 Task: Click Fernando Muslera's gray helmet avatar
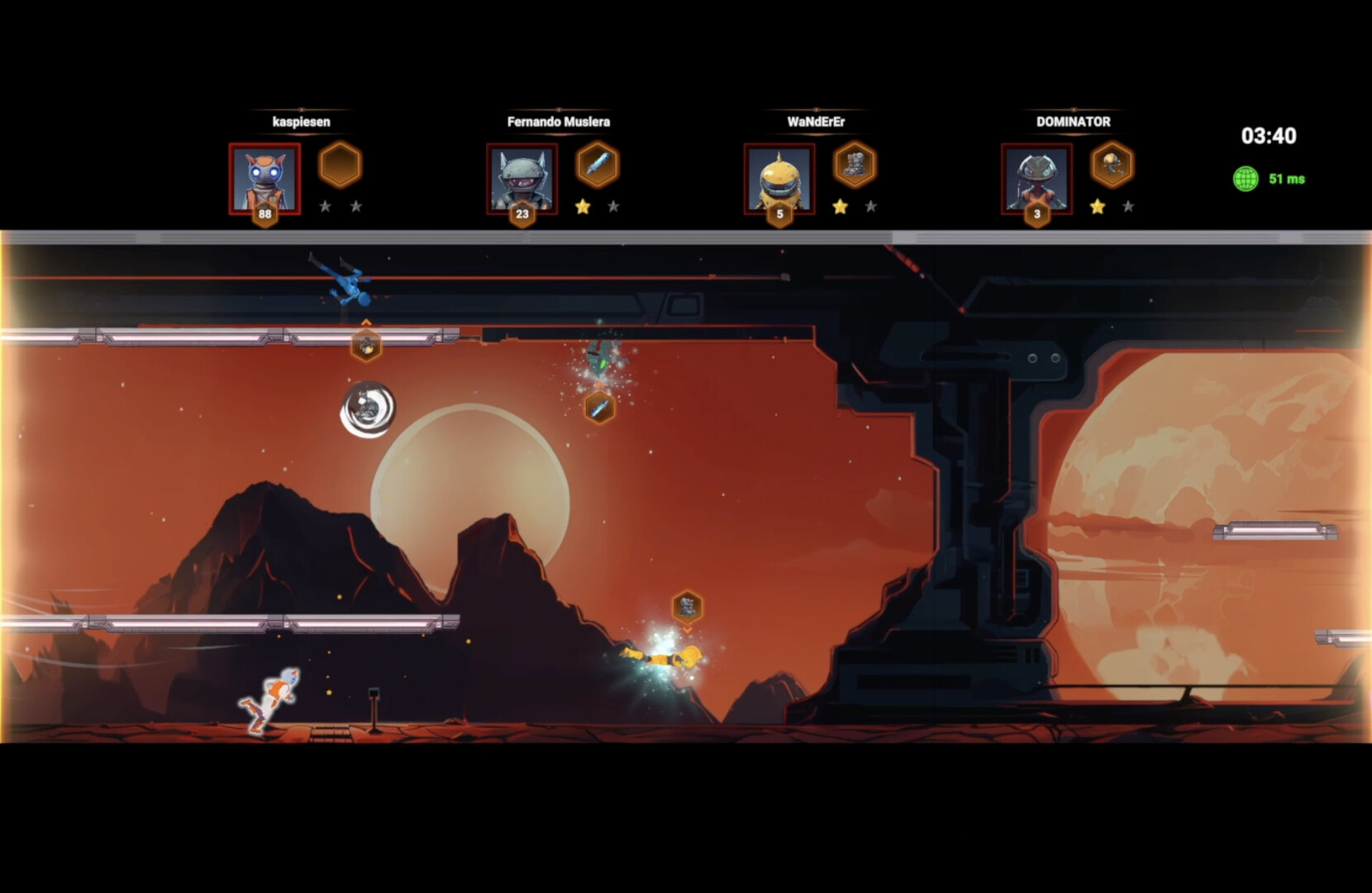coord(522,178)
